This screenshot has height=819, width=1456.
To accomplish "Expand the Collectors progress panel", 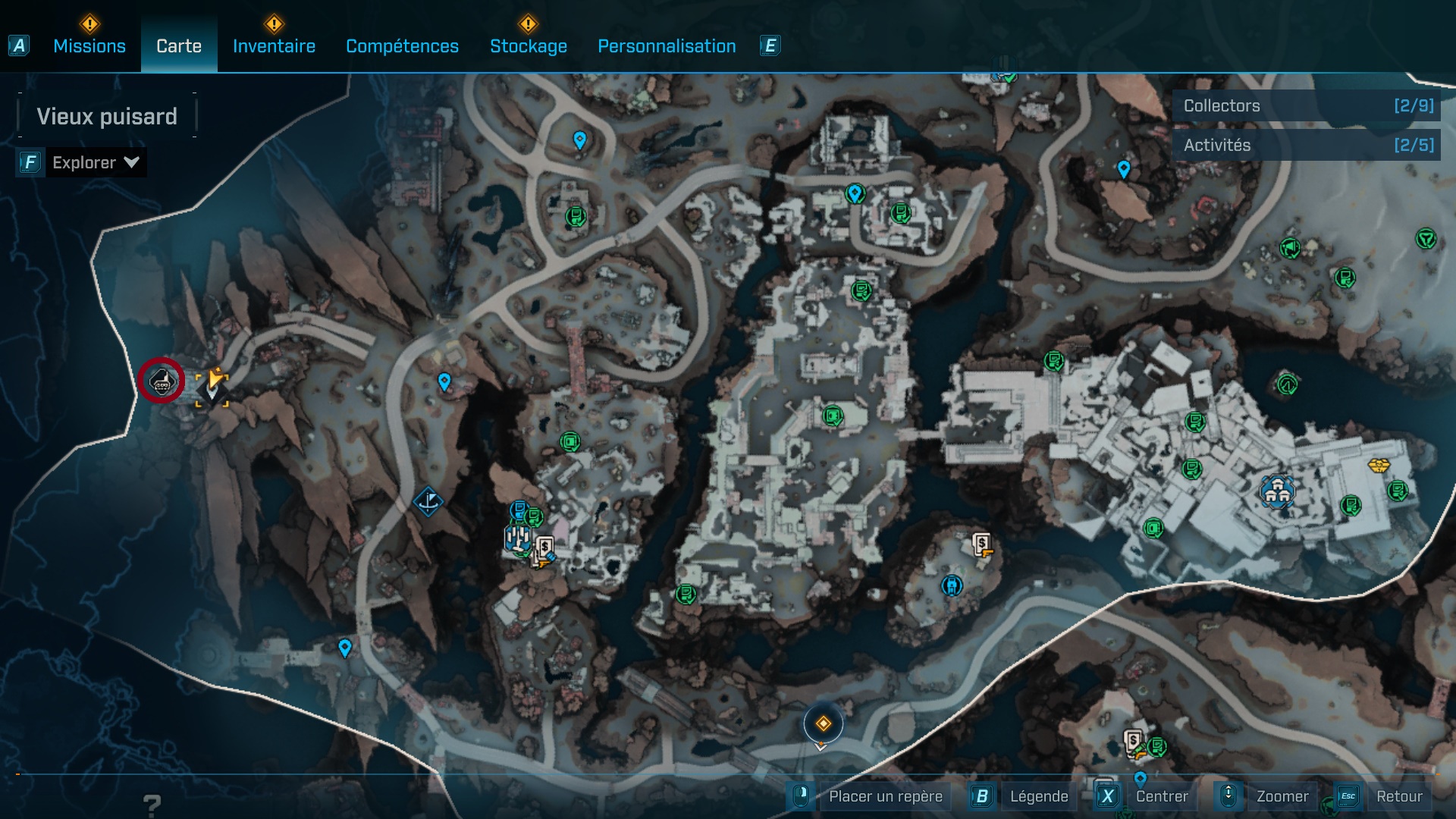I will (x=1306, y=106).
